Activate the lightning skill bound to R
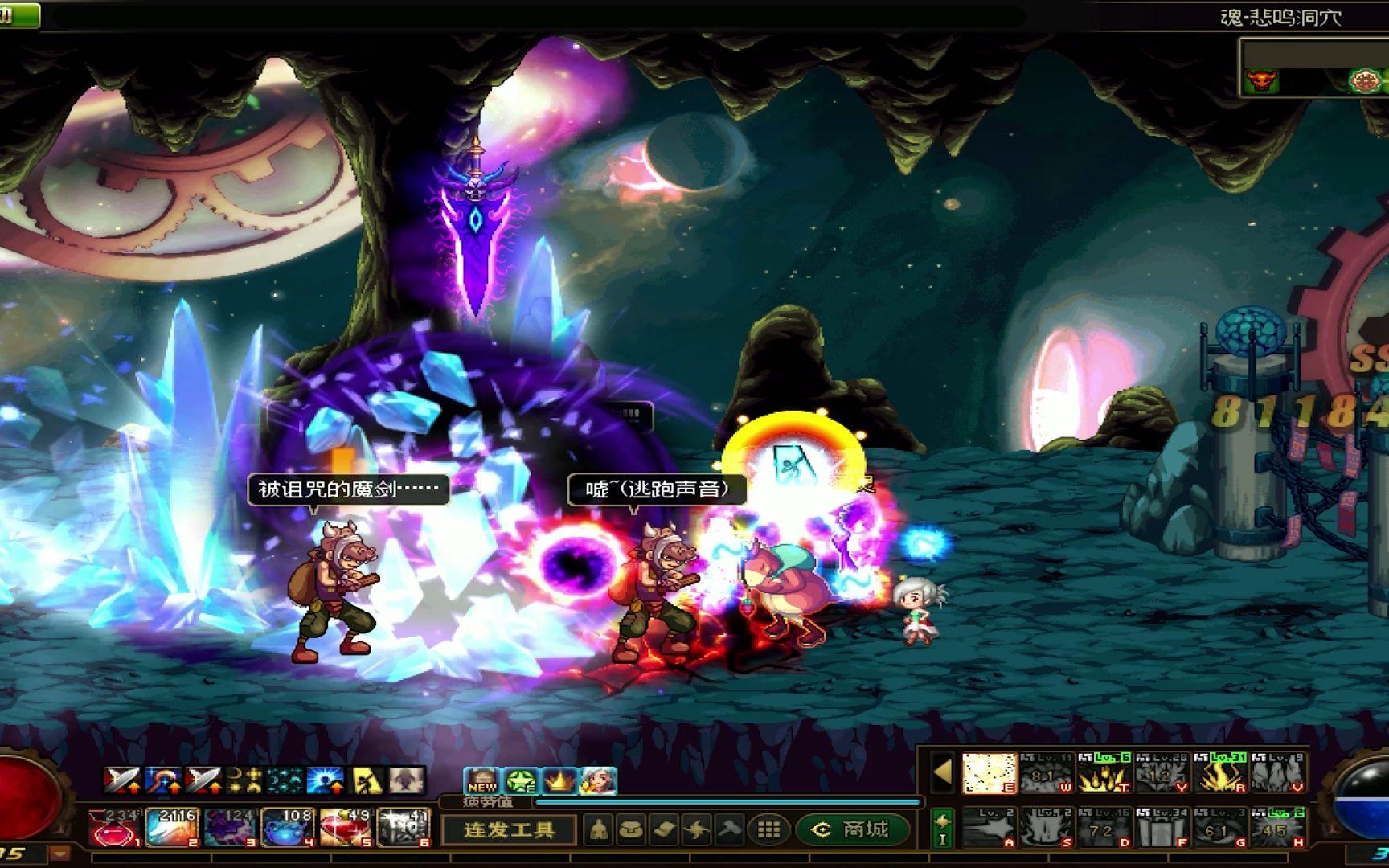Image resolution: width=1389 pixels, height=868 pixels. pyautogui.click(x=1219, y=772)
